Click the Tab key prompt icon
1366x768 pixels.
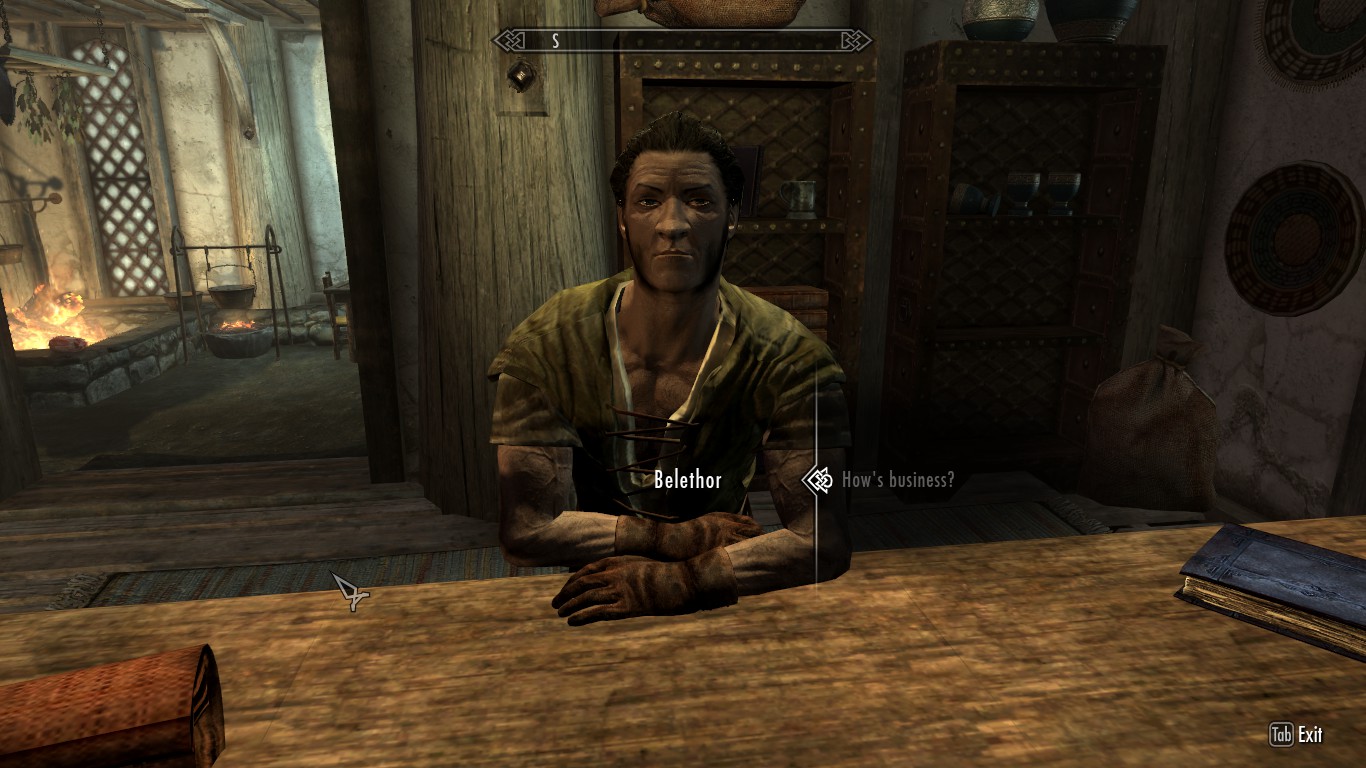tap(1284, 734)
